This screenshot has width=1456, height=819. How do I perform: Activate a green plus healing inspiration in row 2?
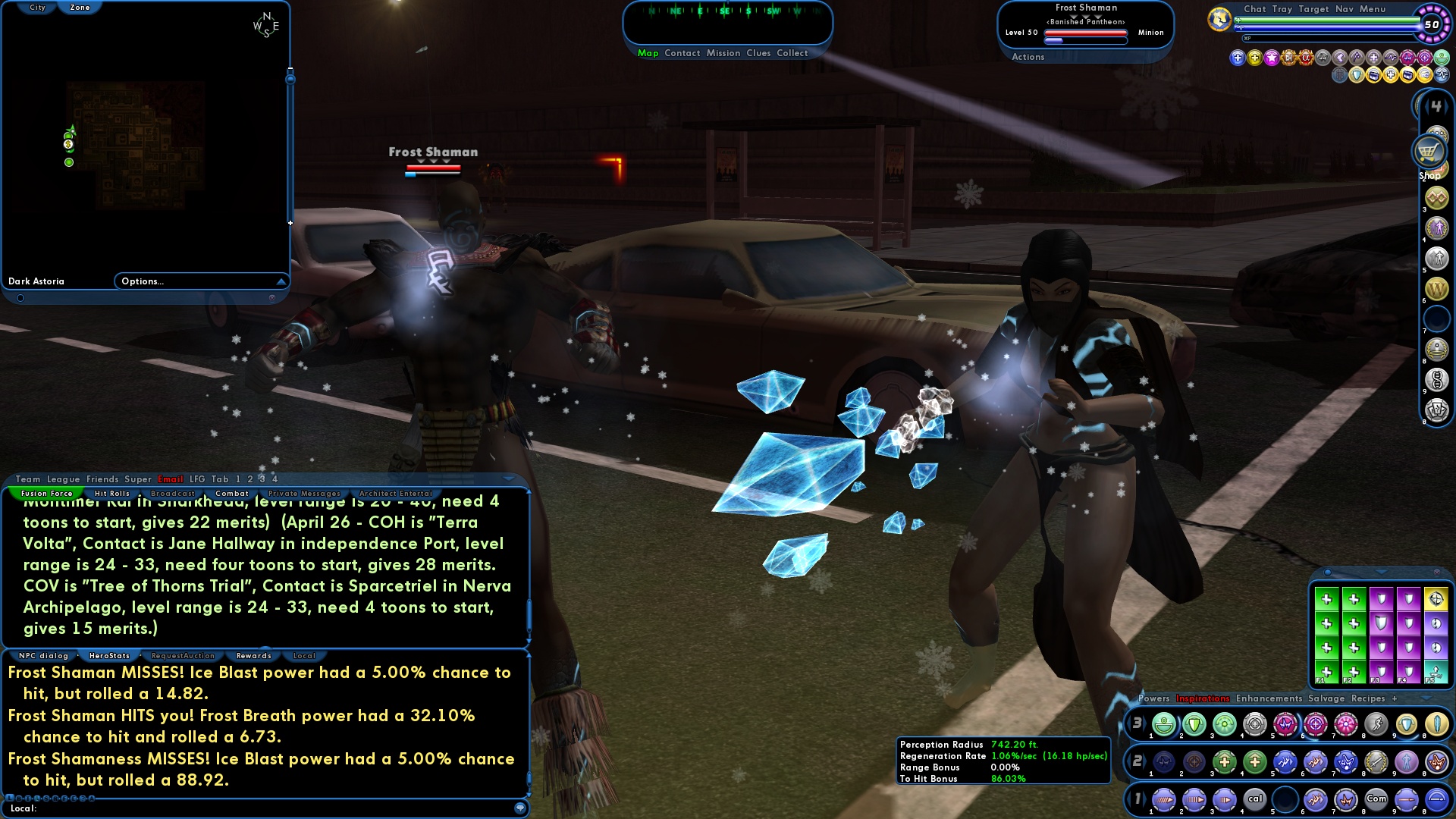[x=1226, y=762]
